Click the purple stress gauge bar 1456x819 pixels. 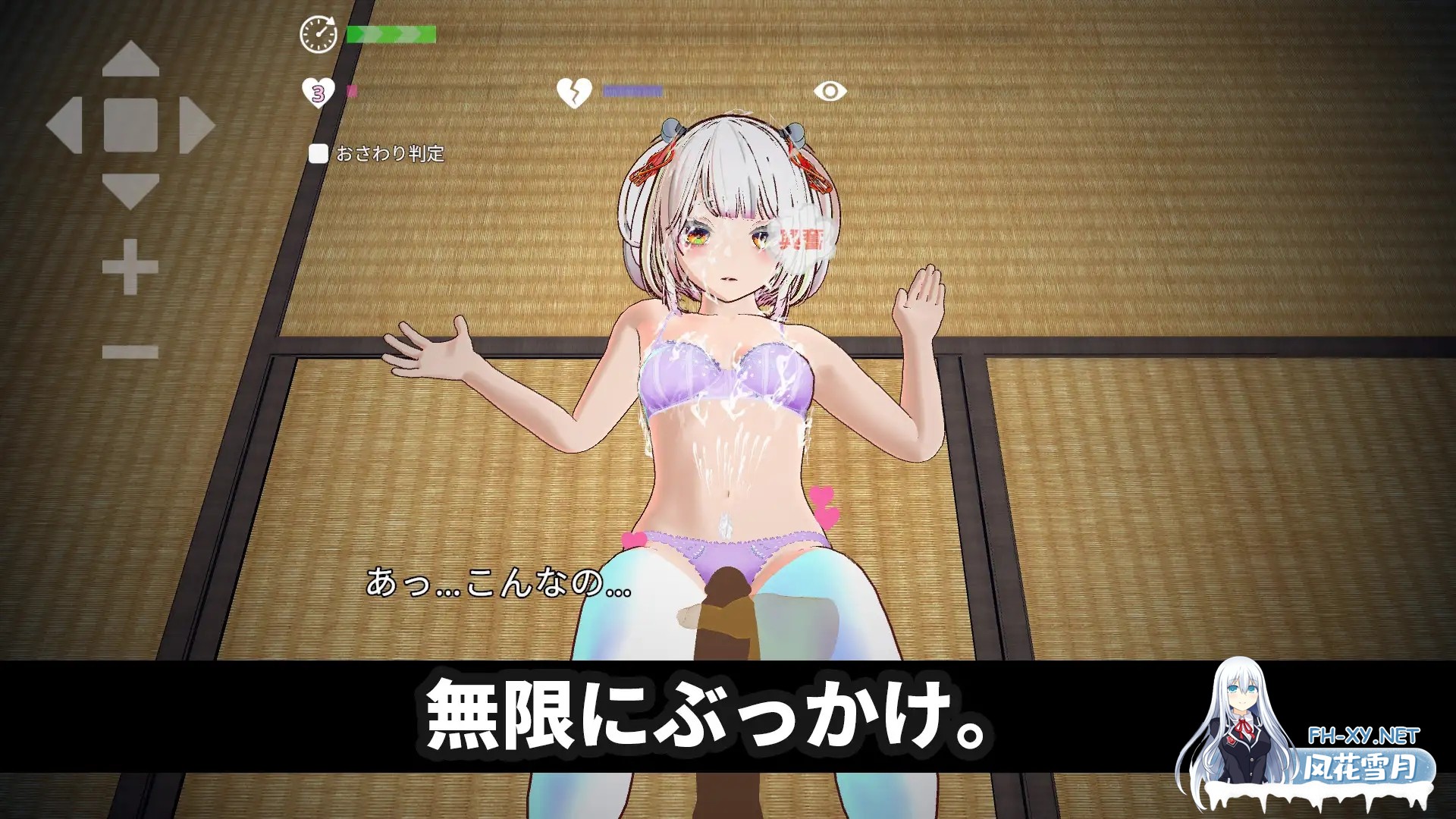click(633, 90)
